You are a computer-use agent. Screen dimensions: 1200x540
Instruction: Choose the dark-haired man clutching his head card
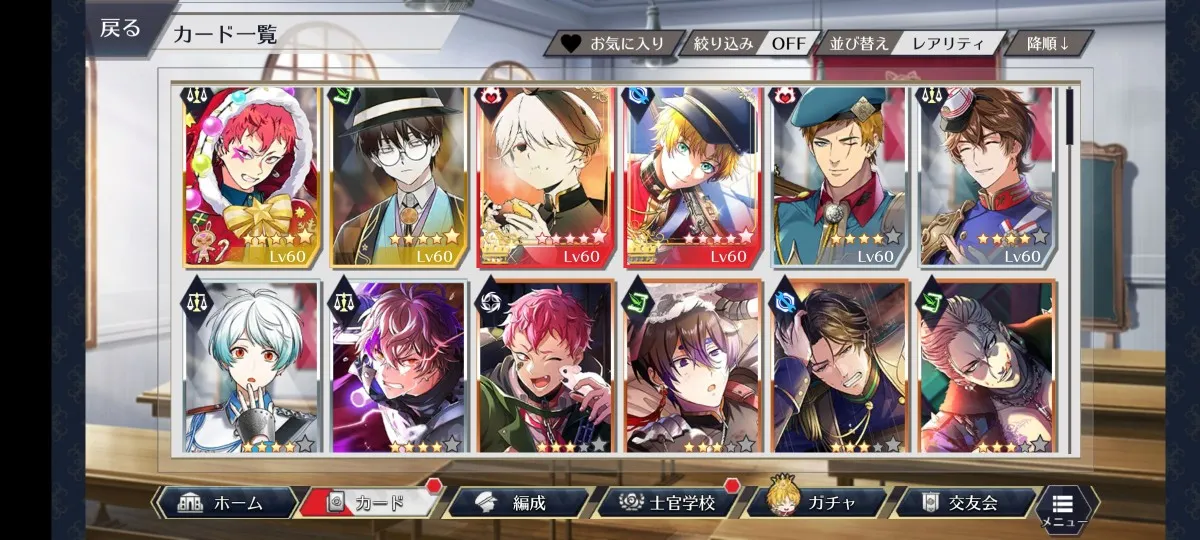point(838,366)
